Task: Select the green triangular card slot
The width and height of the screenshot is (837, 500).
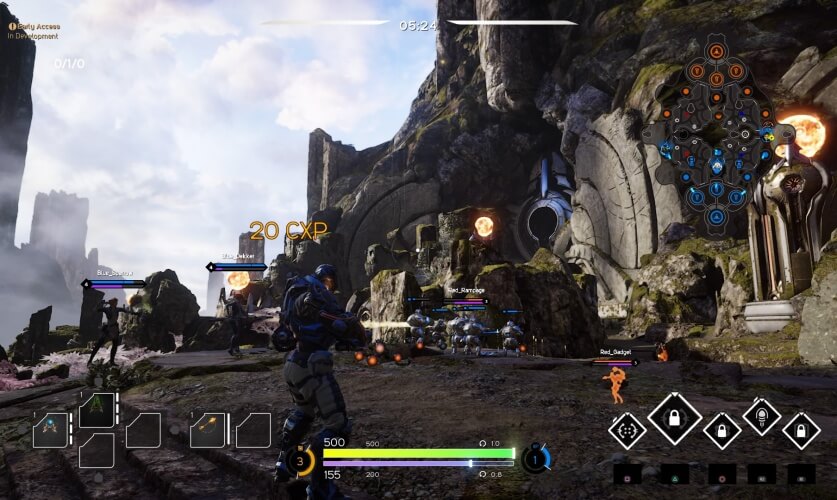Action: click(97, 409)
